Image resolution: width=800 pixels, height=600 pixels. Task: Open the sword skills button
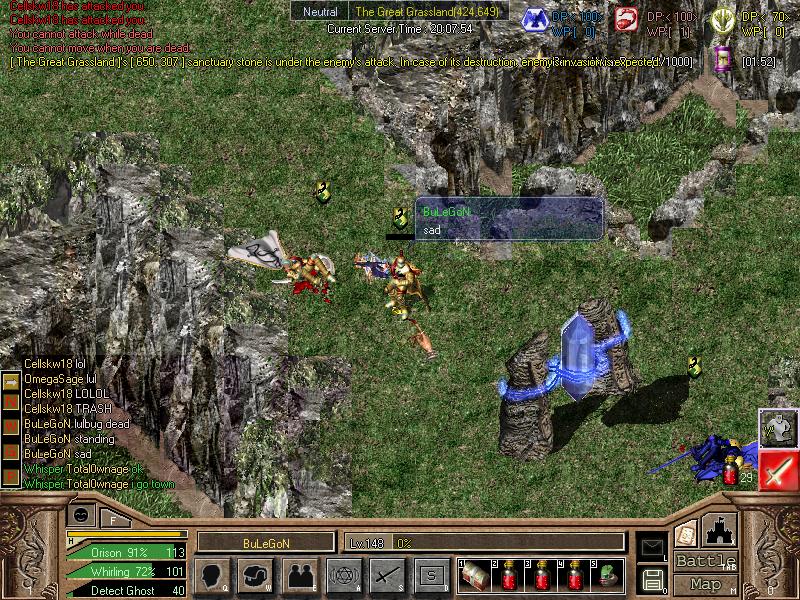387,575
